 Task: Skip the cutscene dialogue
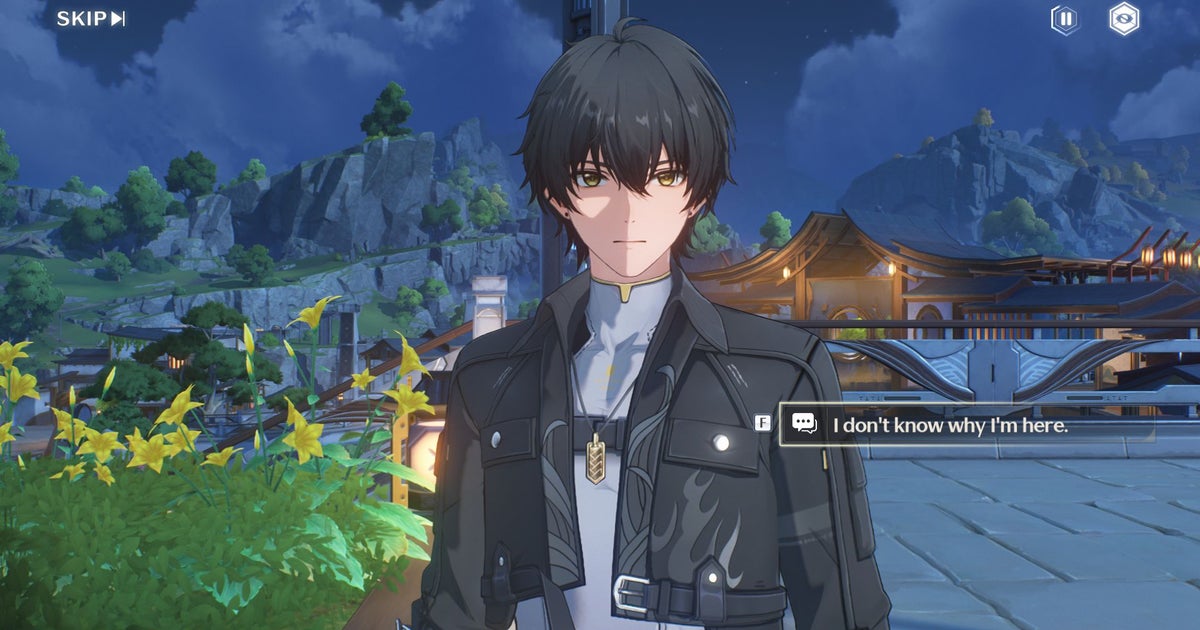[90, 19]
